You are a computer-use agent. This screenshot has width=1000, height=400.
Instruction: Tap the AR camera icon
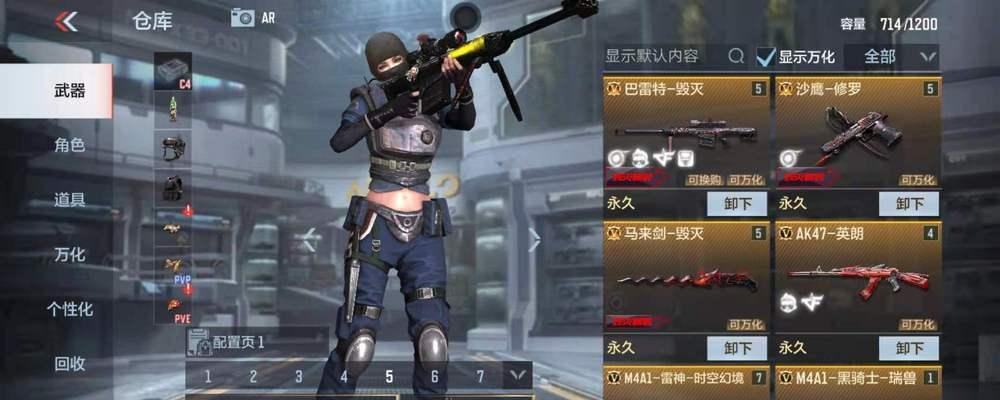click(x=243, y=17)
